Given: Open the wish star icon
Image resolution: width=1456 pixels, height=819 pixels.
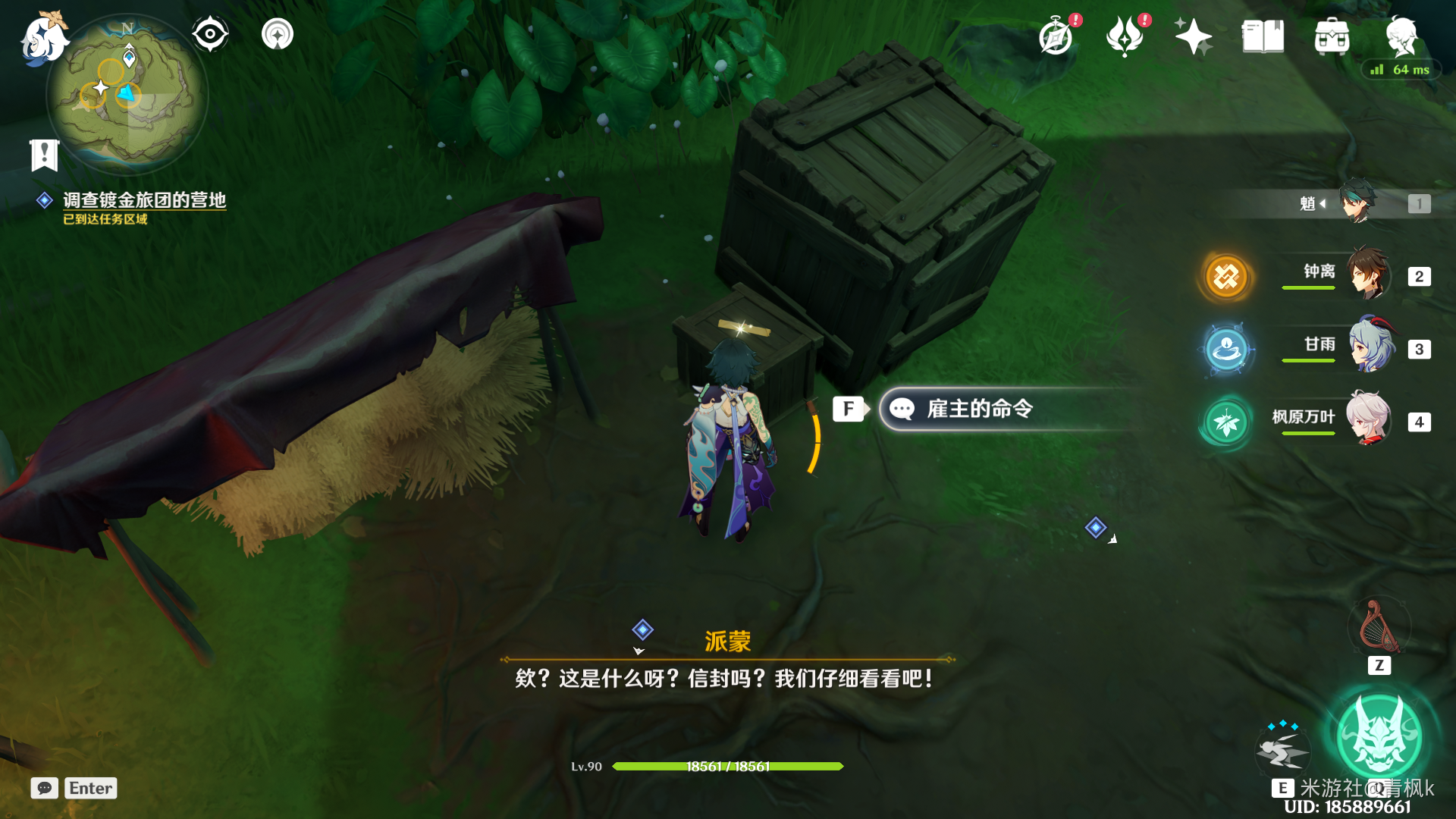Looking at the screenshot, I should pos(1193,36).
